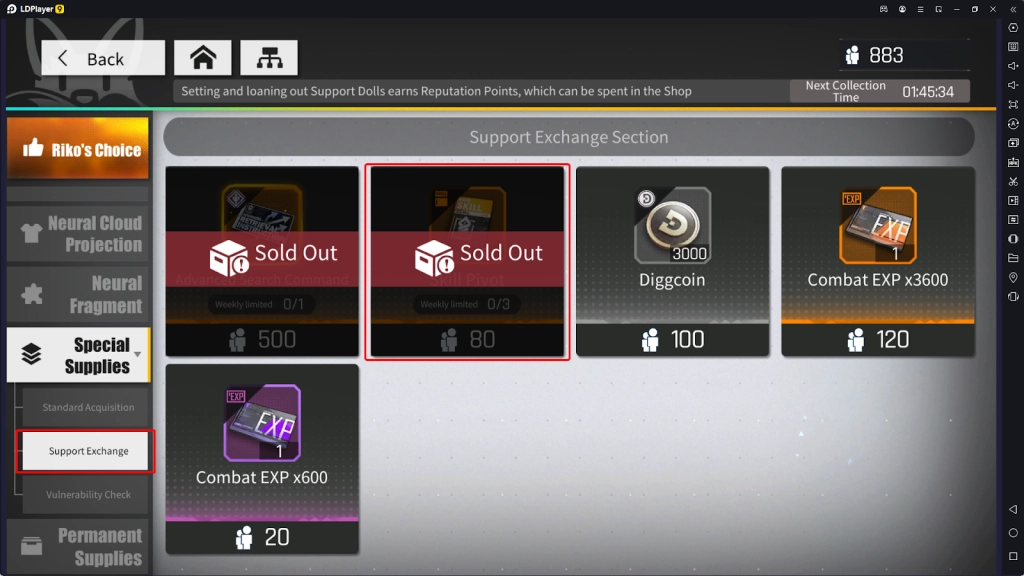The width and height of the screenshot is (1024, 576).
Task: Choose the Combat EXP x600 item
Action: point(262,458)
